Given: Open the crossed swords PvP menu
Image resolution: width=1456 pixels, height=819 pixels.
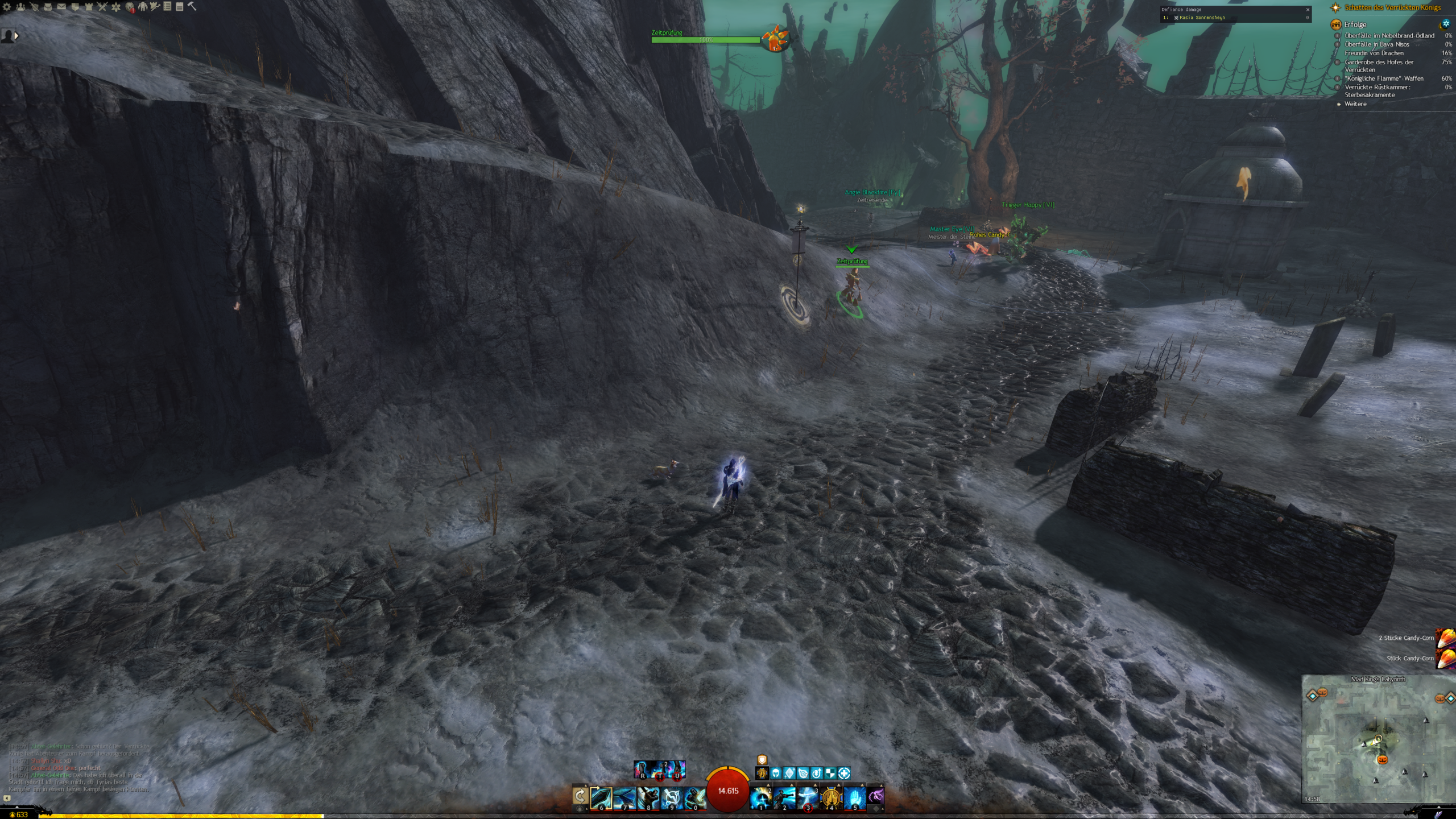Looking at the screenshot, I should point(102,7).
